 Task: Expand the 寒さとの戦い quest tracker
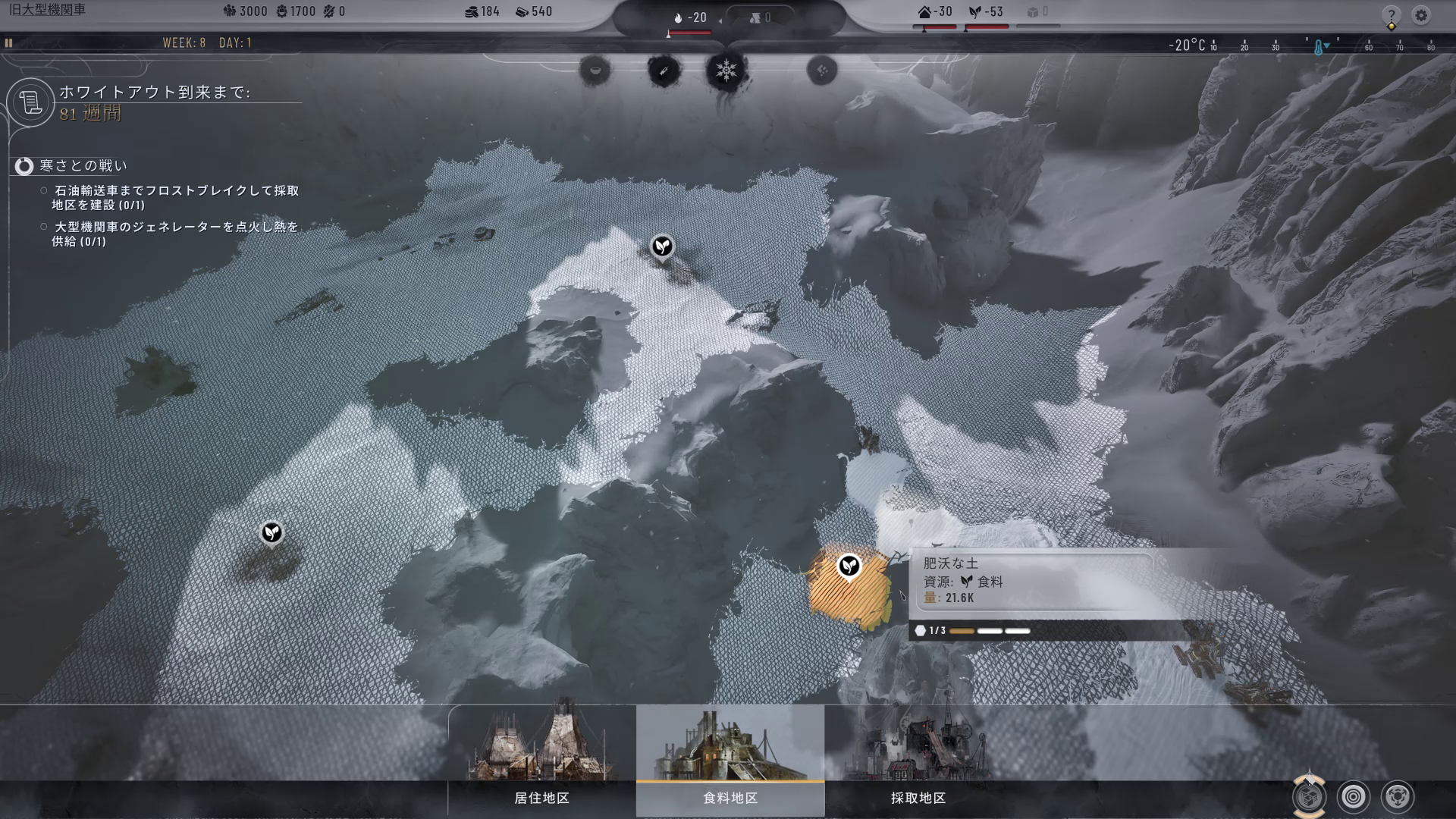point(25,166)
